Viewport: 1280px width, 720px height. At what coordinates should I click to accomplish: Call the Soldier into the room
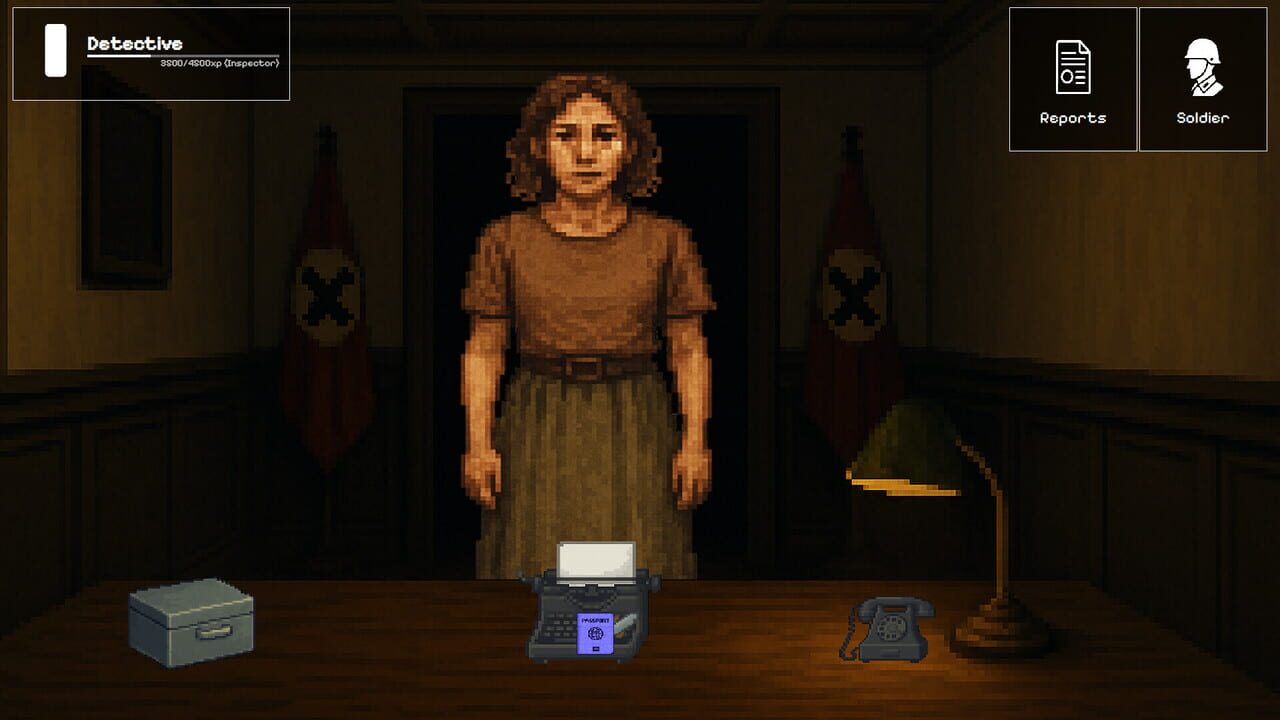pos(1202,80)
